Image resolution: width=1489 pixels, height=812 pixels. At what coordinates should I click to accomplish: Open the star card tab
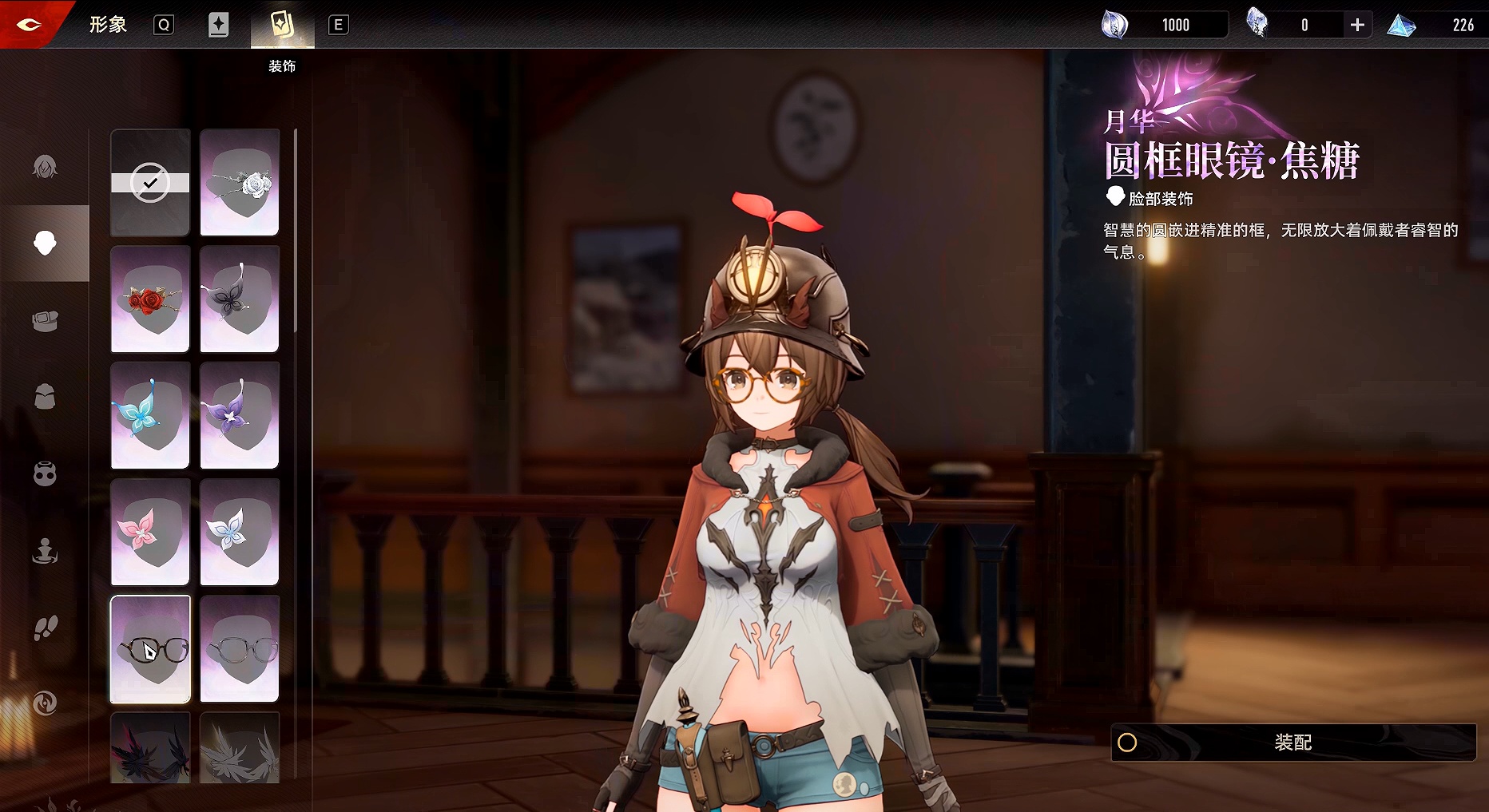pos(218,25)
